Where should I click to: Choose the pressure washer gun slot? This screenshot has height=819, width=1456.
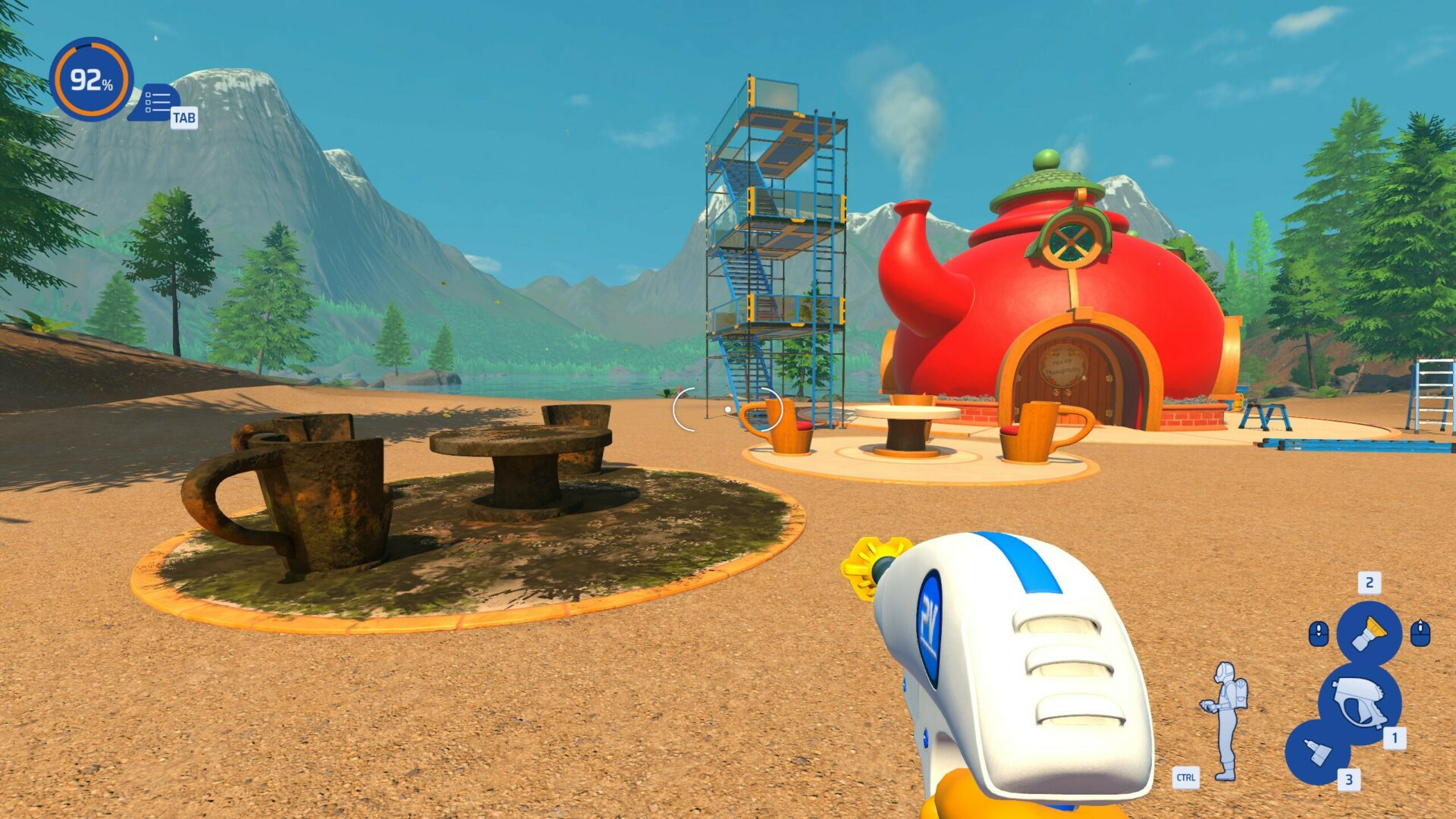click(1359, 702)
